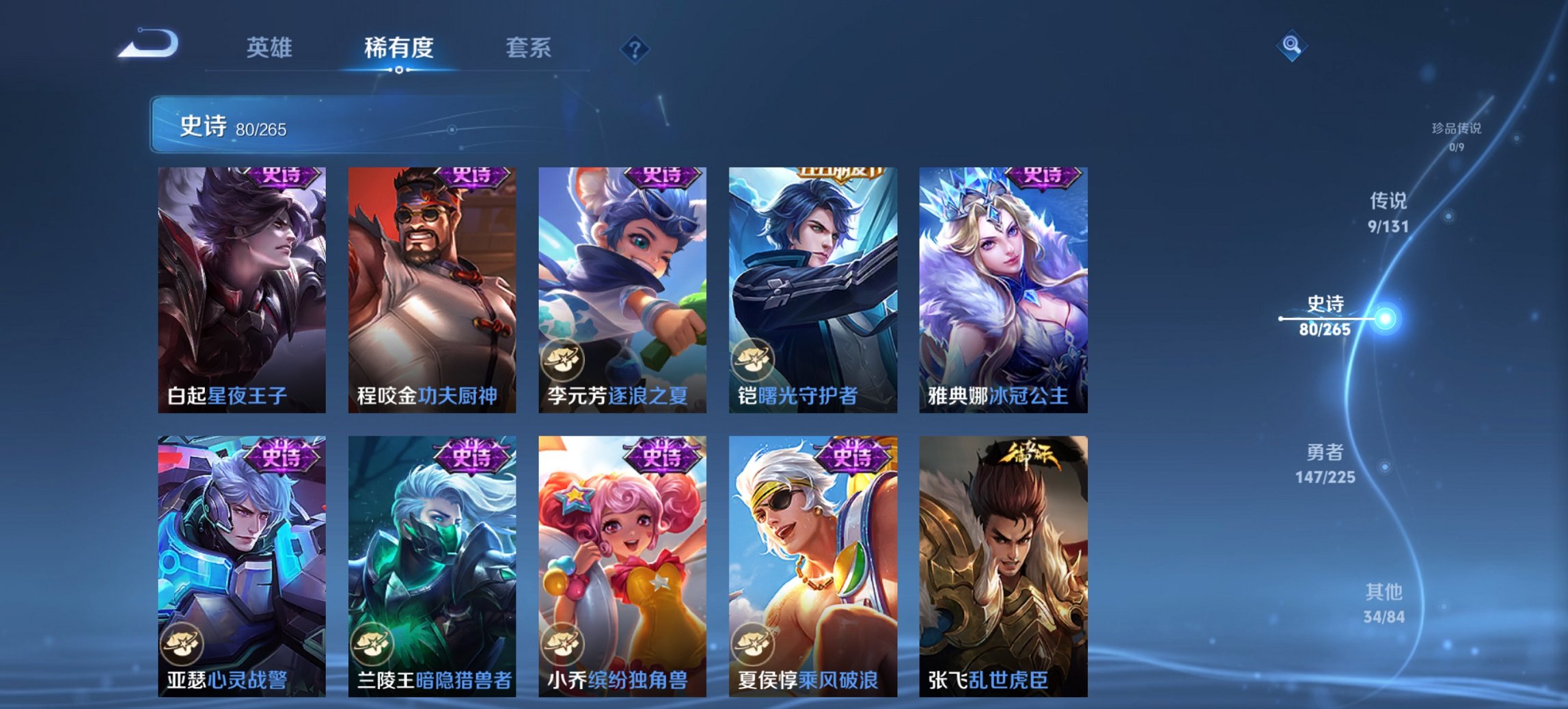Tap the back arrow icon at top left
The height and width of the screenshot is (709, 1568).
coord(150,45)
